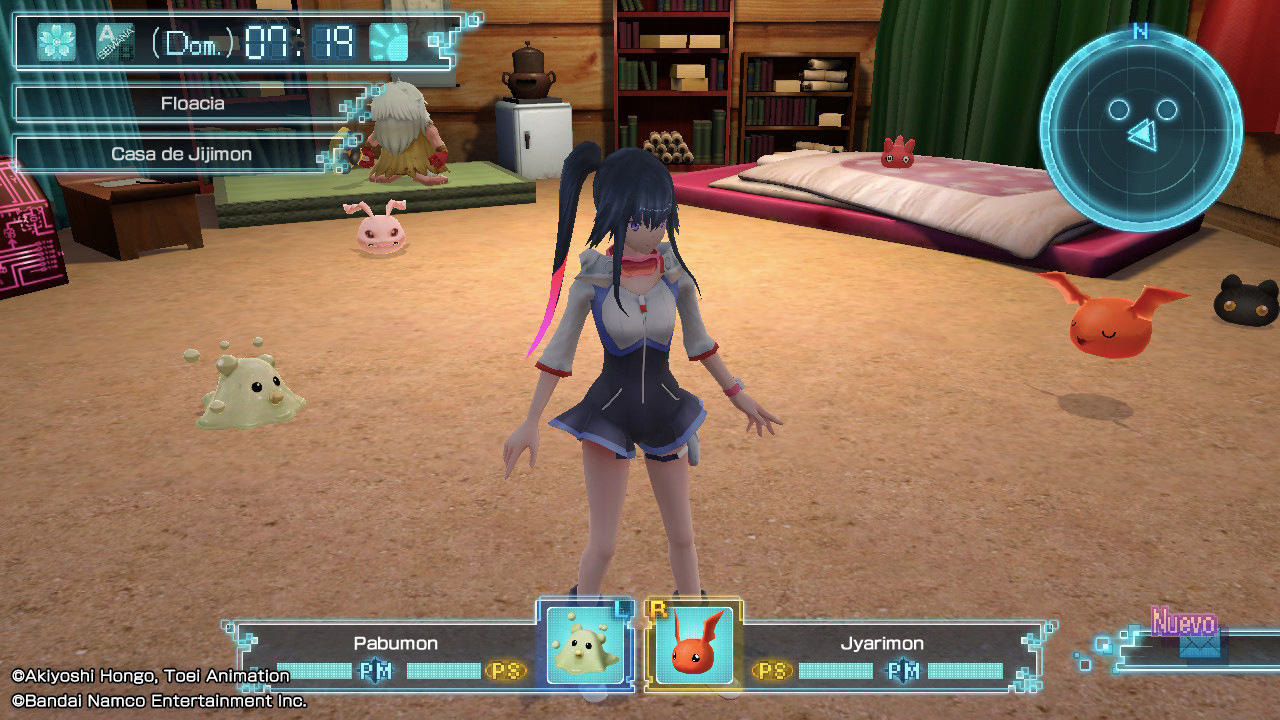Click the Casa de Jijimon location label

(x=181, y=154)
